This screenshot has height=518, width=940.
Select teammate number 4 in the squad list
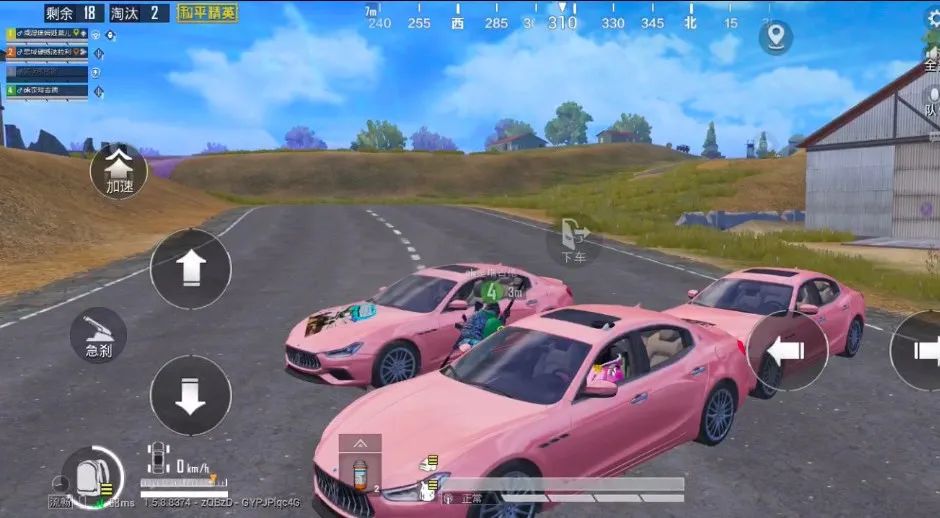[48, 90]
